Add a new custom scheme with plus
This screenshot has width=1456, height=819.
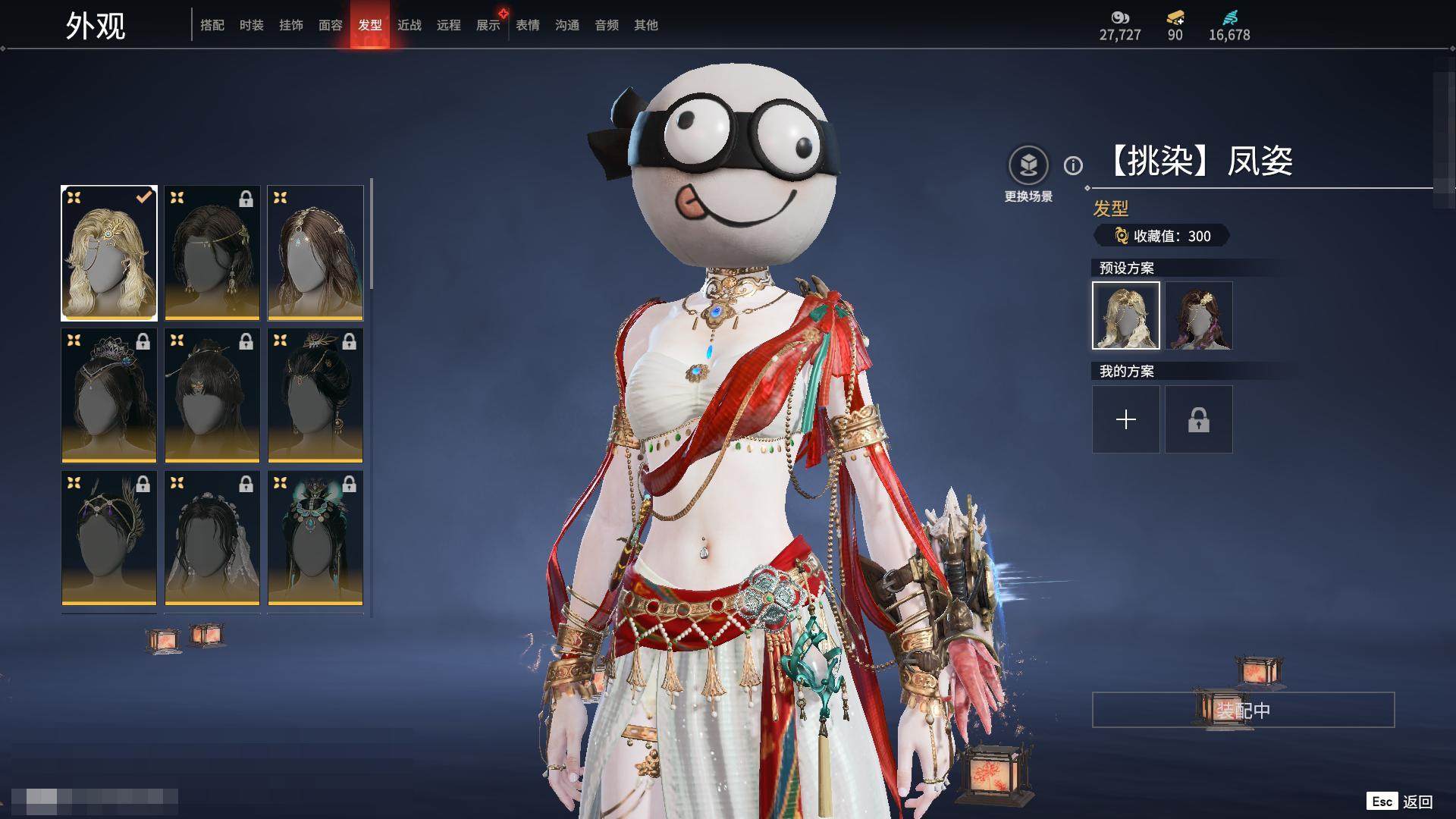pos(1126,419)
